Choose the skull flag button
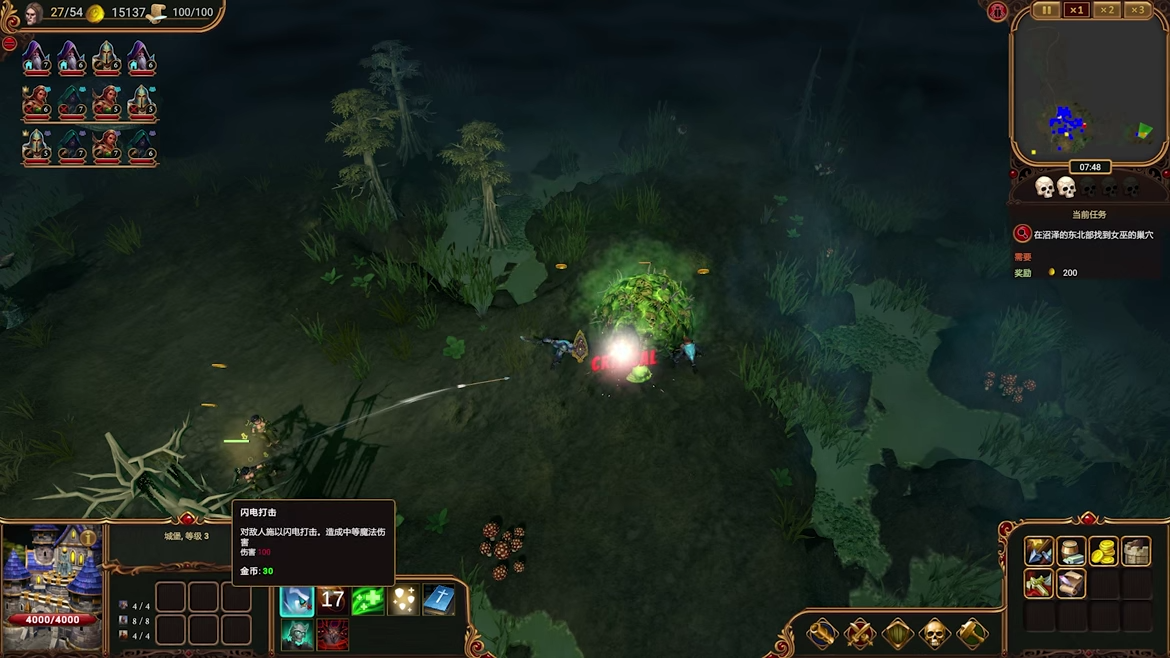The width and height of the screenshot is (1170, 658). 934,633
